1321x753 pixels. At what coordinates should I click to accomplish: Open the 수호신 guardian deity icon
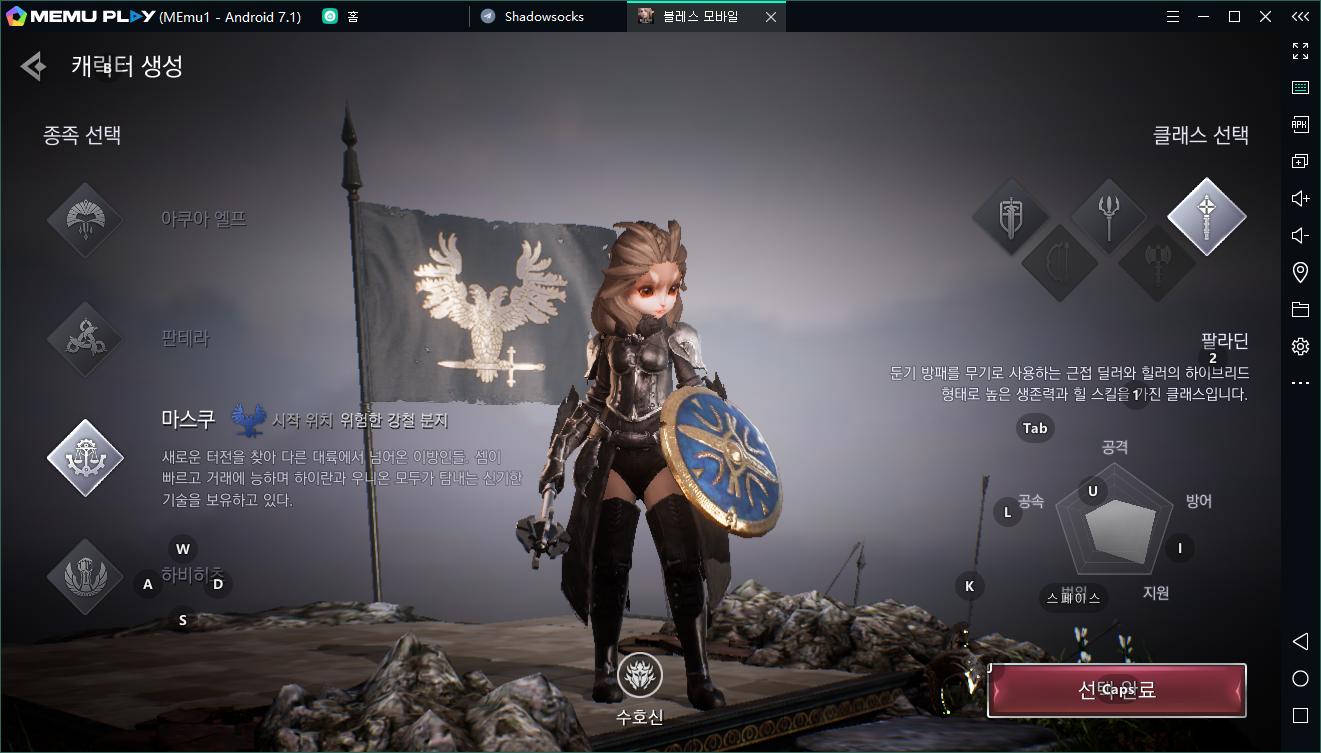click(x=639, y=677)
